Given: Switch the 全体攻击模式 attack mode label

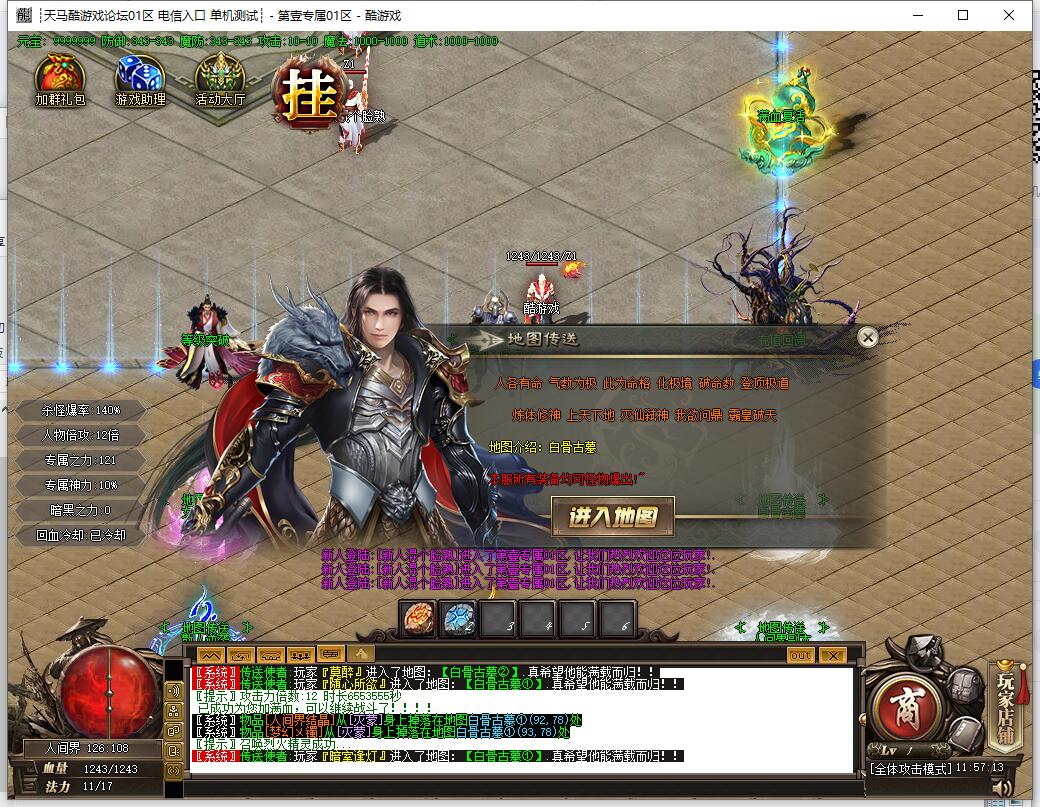Looking at the screenshot, I should point(908,769).
